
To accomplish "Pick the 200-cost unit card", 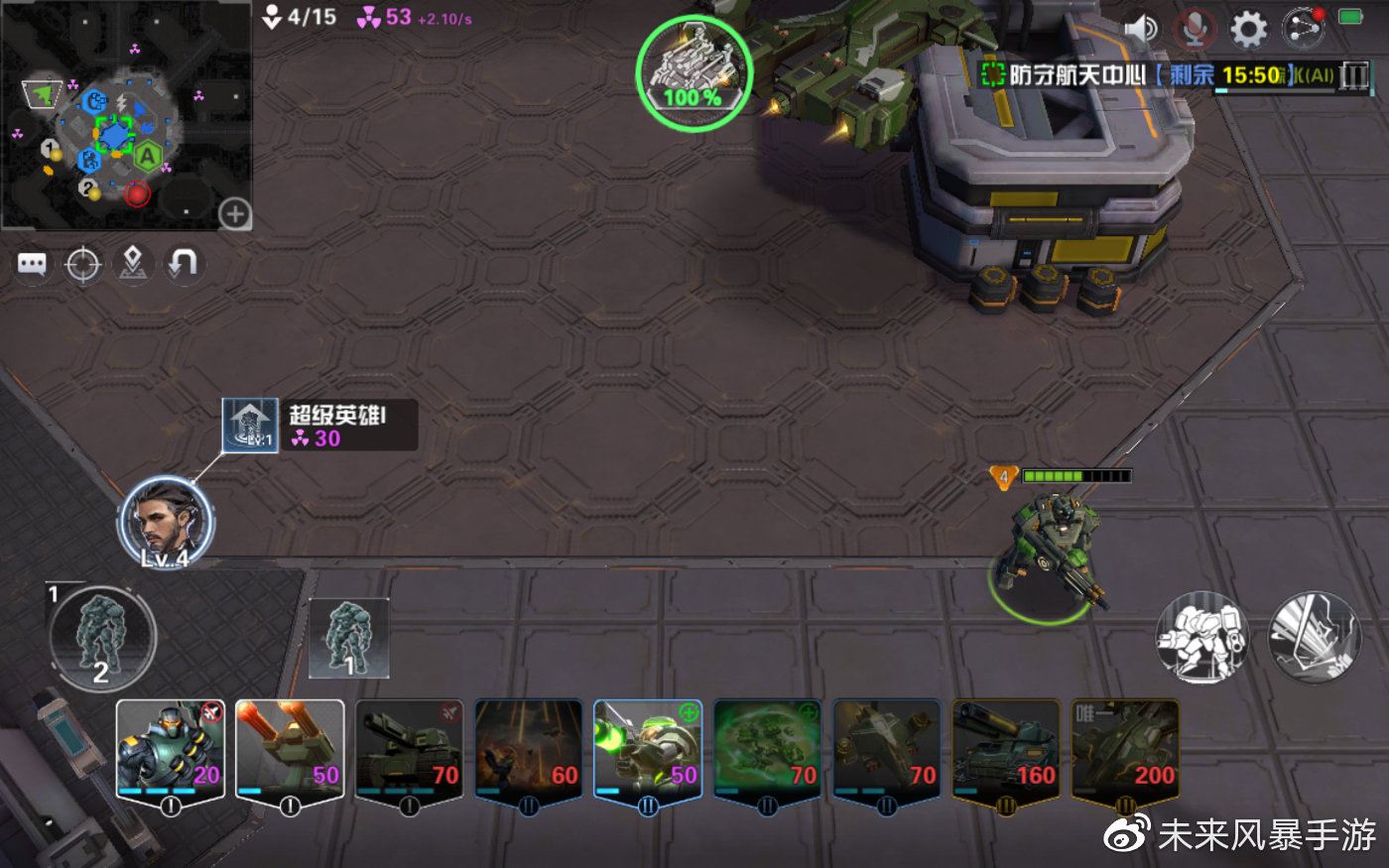I will pos(1125,750).
